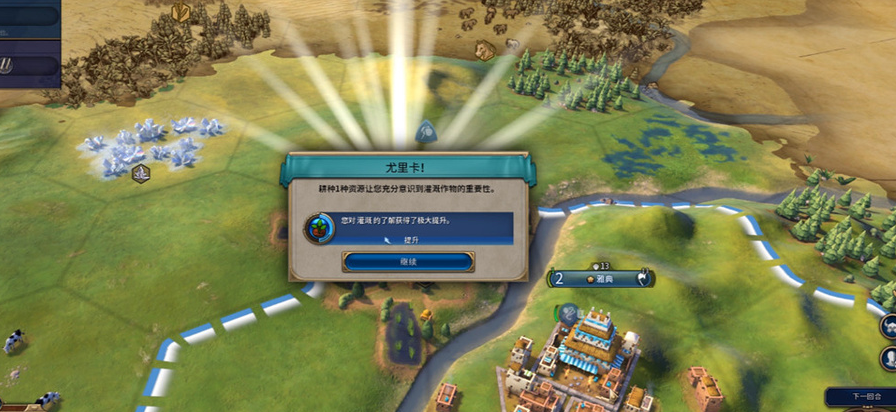Click the production icon on 雅典 banner
896x412 pixels.
click(x=645, y=278)
